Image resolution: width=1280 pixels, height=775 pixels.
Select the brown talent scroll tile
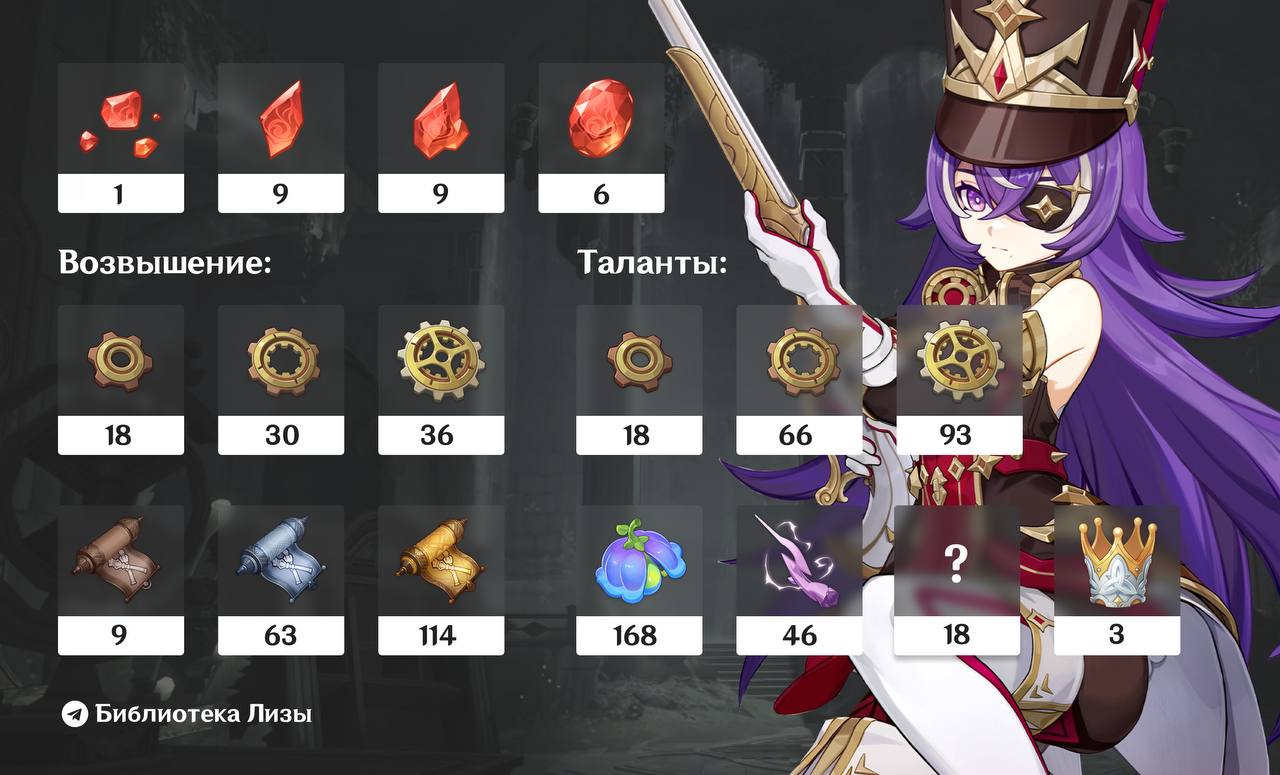[x=120, y=578]
